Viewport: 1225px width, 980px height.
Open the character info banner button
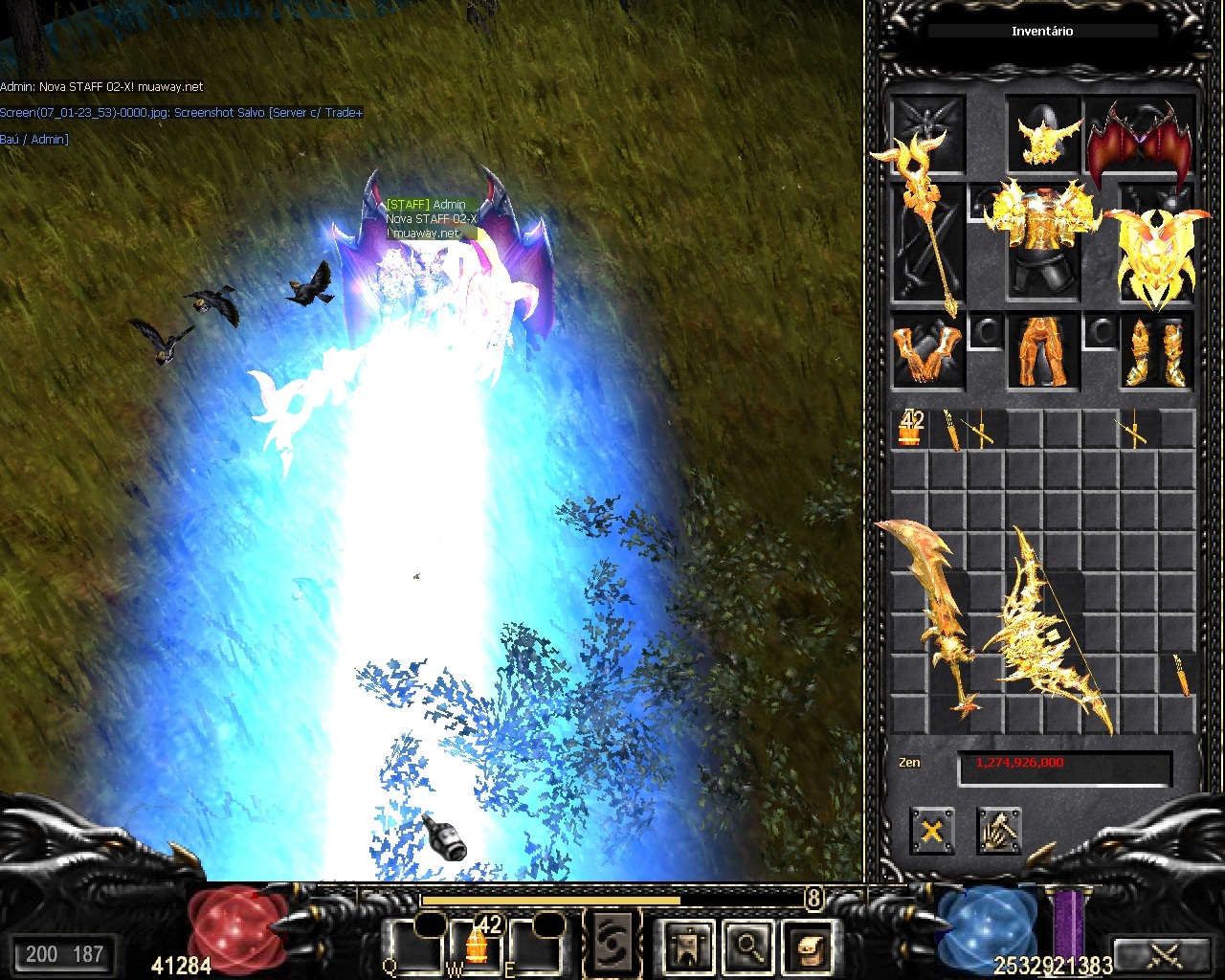click(x=688, y=947)
